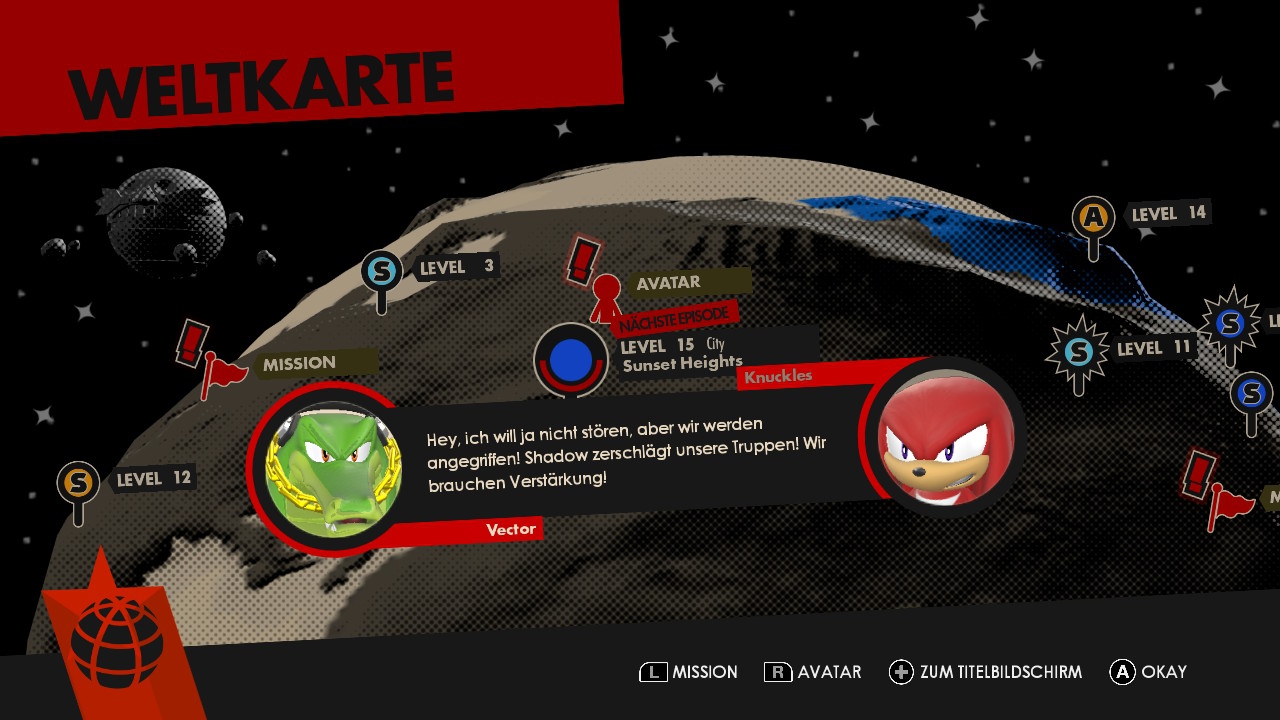Open the Mission list option

688,672
